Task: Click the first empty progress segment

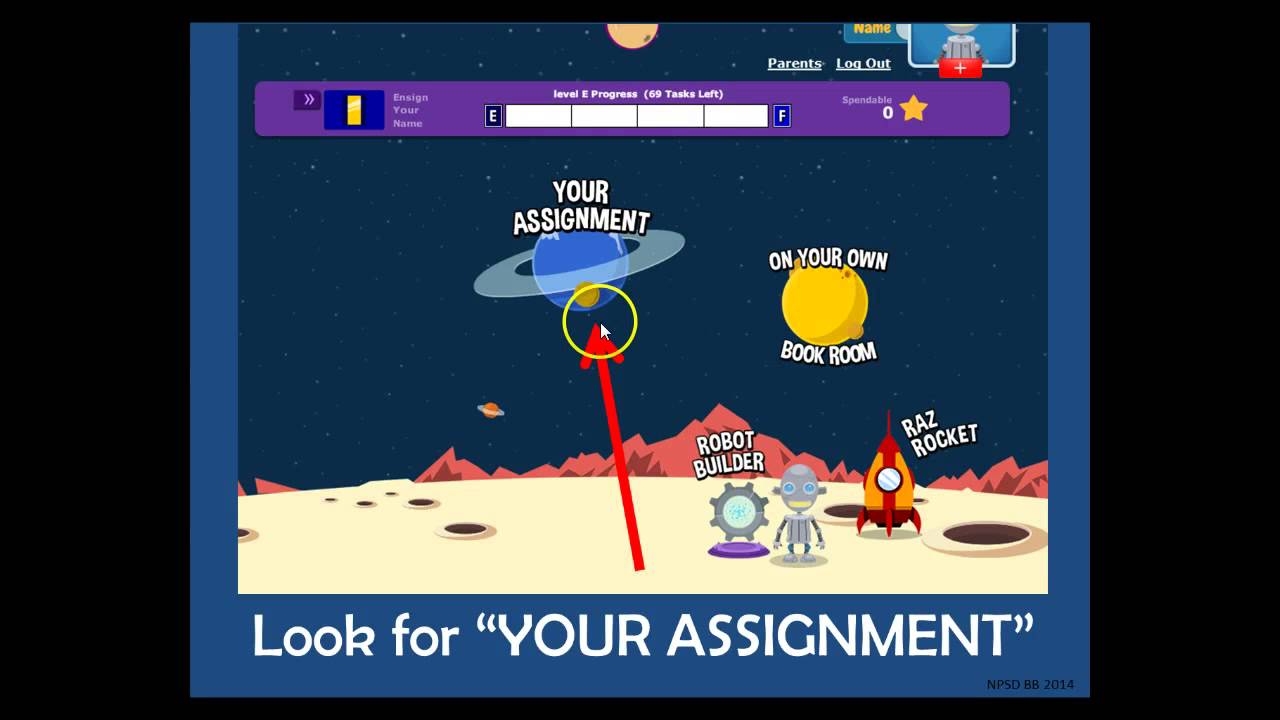Action: [537, 116]
